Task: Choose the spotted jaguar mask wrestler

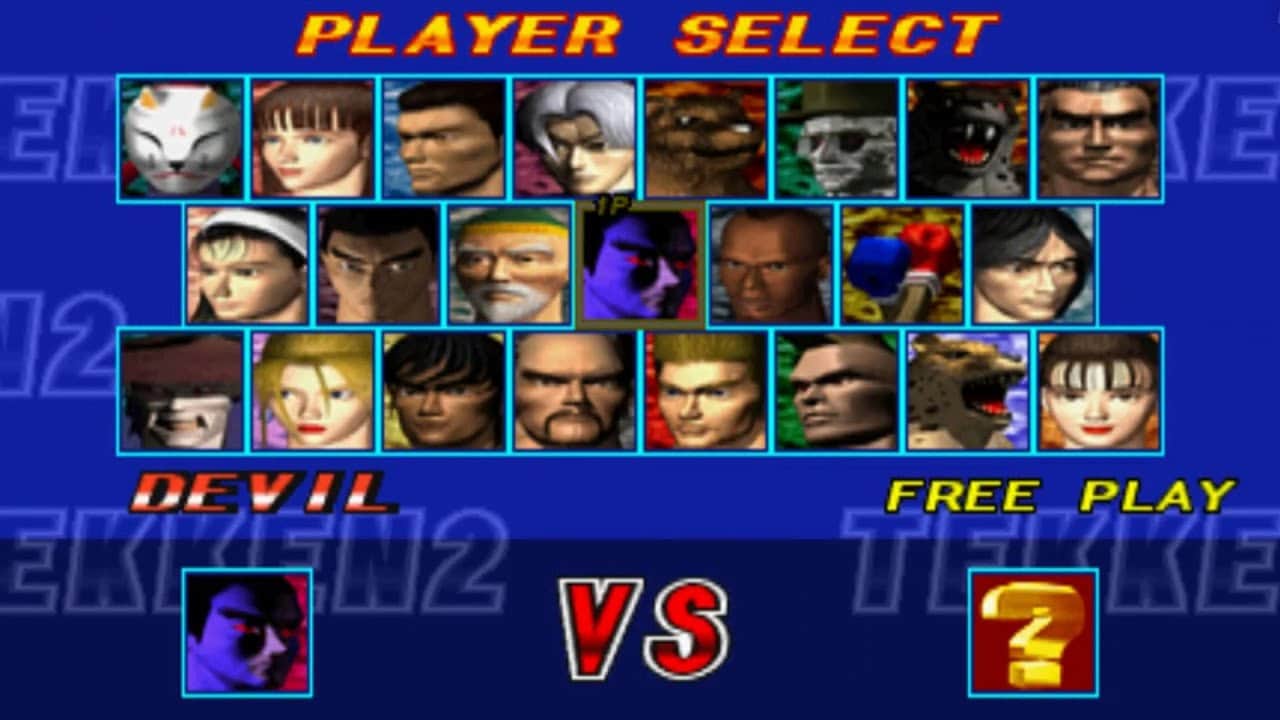Action: coord(968,391)
